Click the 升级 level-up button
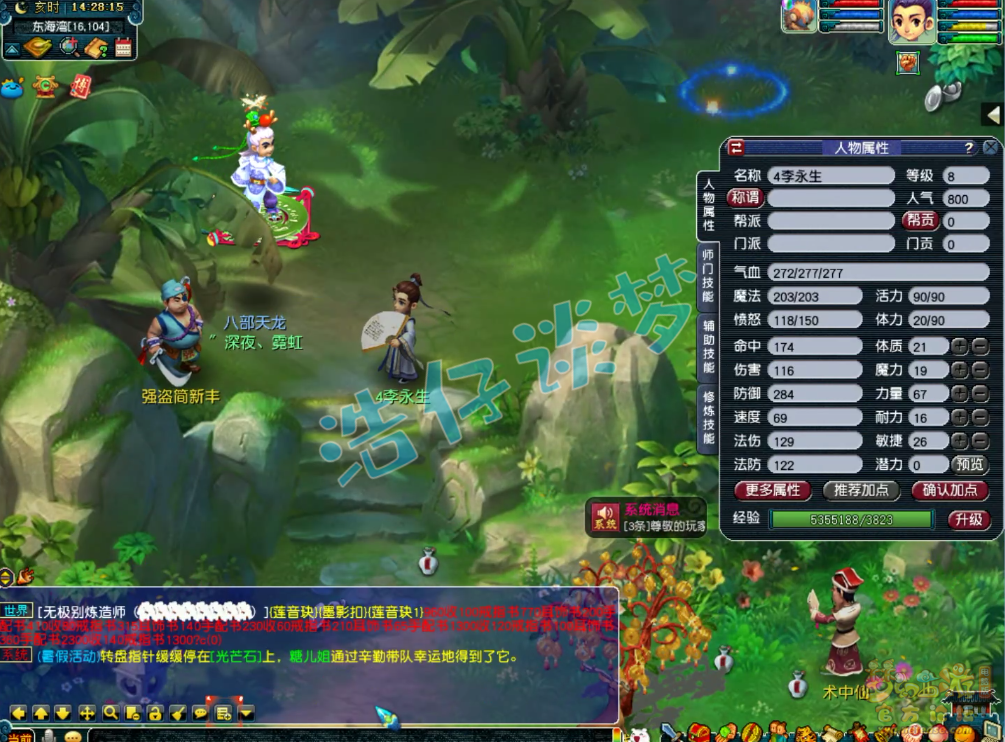This screenshot has width=1005, height=742. [968, 519]
